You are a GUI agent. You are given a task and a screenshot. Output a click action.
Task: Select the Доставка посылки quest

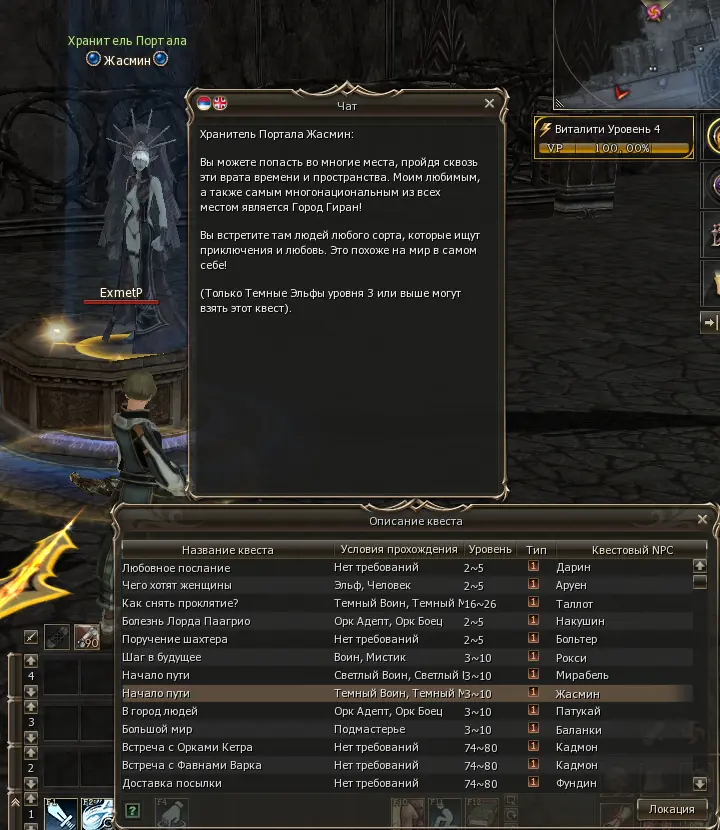point(174,783)
